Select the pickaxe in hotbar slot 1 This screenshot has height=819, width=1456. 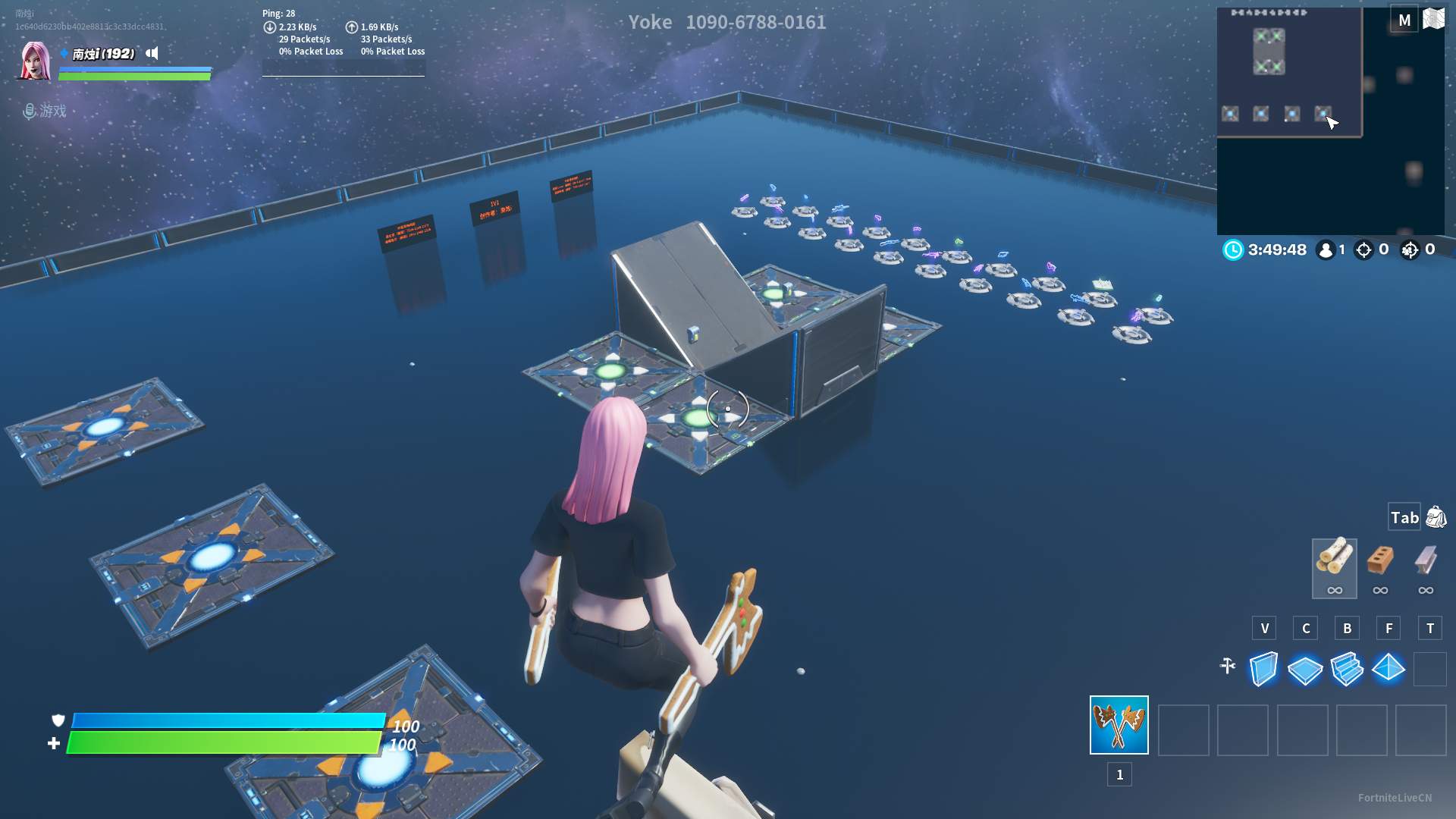pos(1118,726)
